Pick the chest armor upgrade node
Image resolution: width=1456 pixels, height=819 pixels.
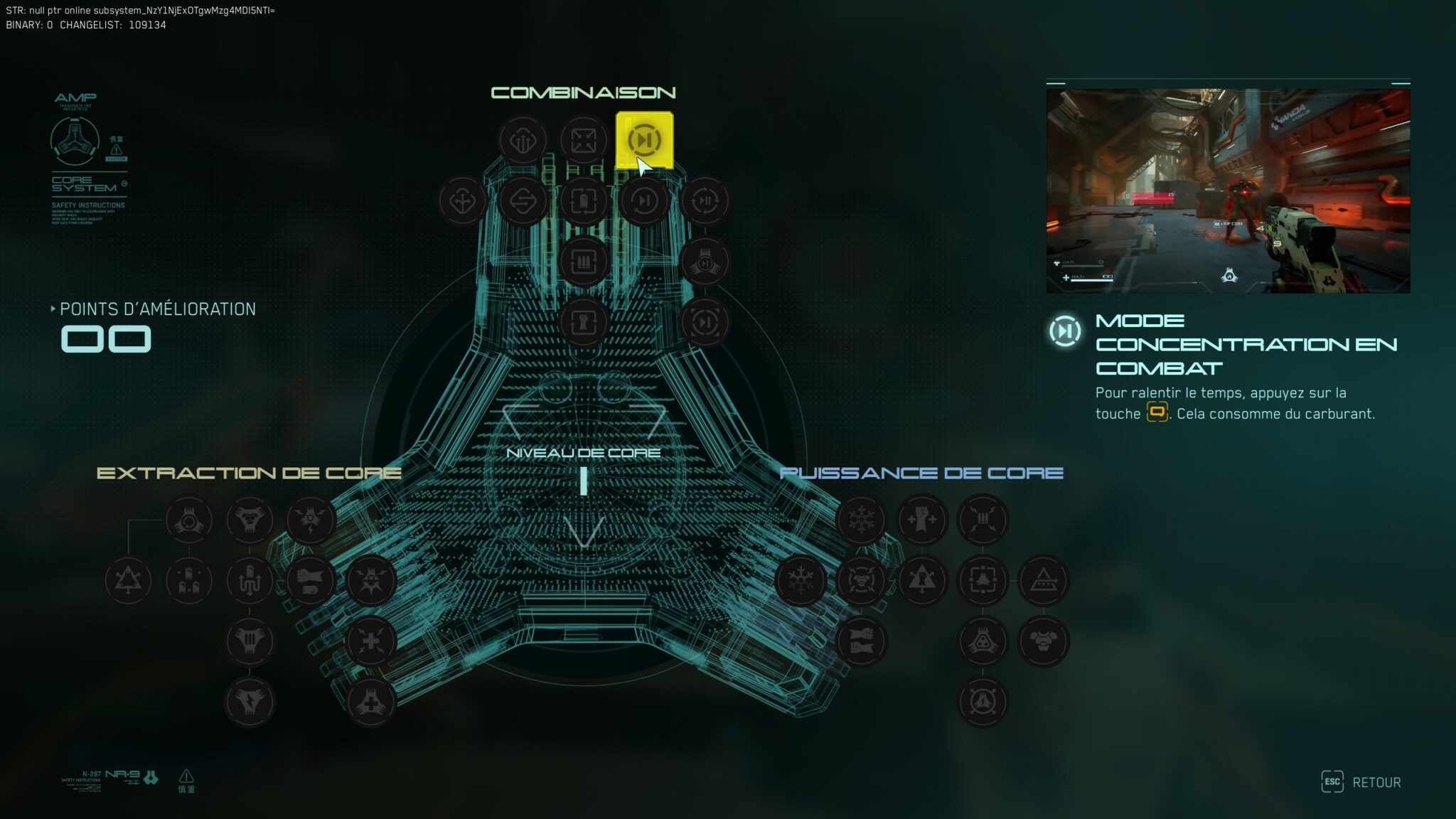coord(1043,641)
